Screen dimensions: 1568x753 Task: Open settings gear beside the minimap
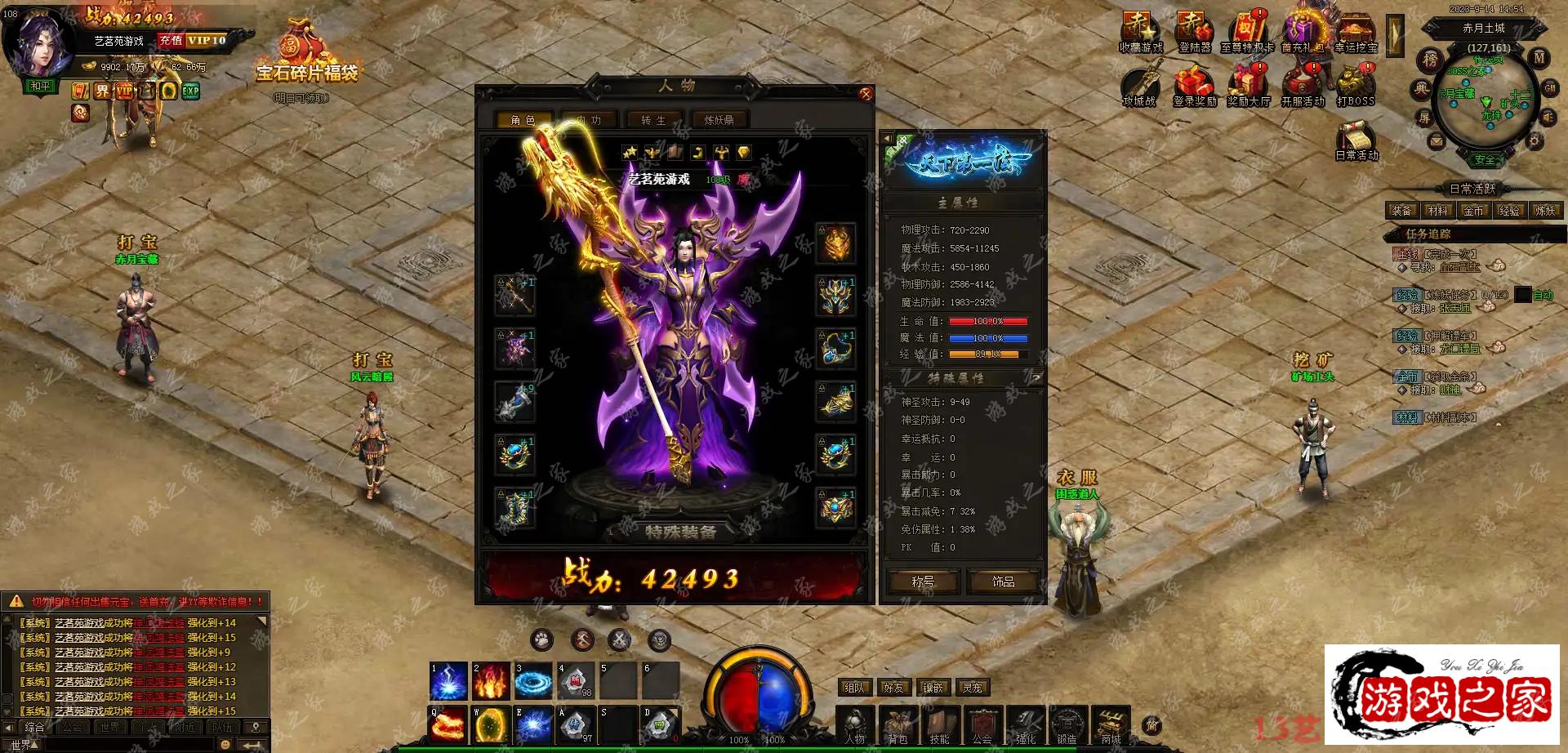click(x=1535, y=142)
